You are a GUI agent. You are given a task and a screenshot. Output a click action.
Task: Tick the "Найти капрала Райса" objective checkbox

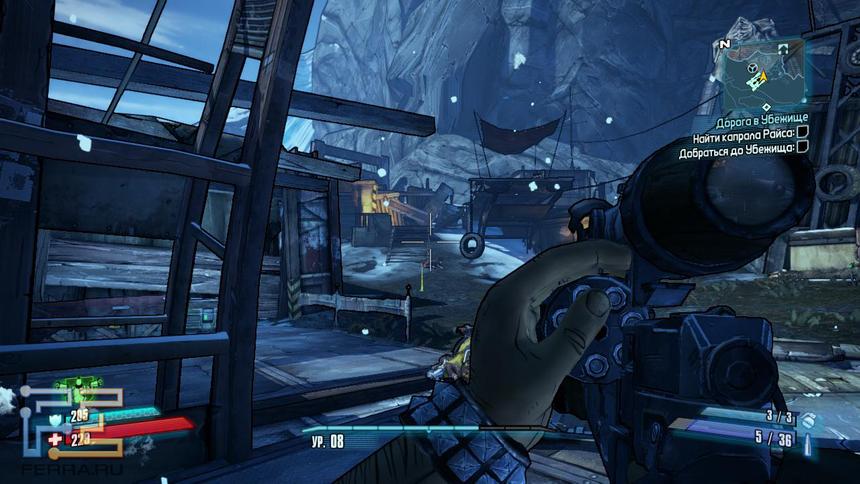802,133
